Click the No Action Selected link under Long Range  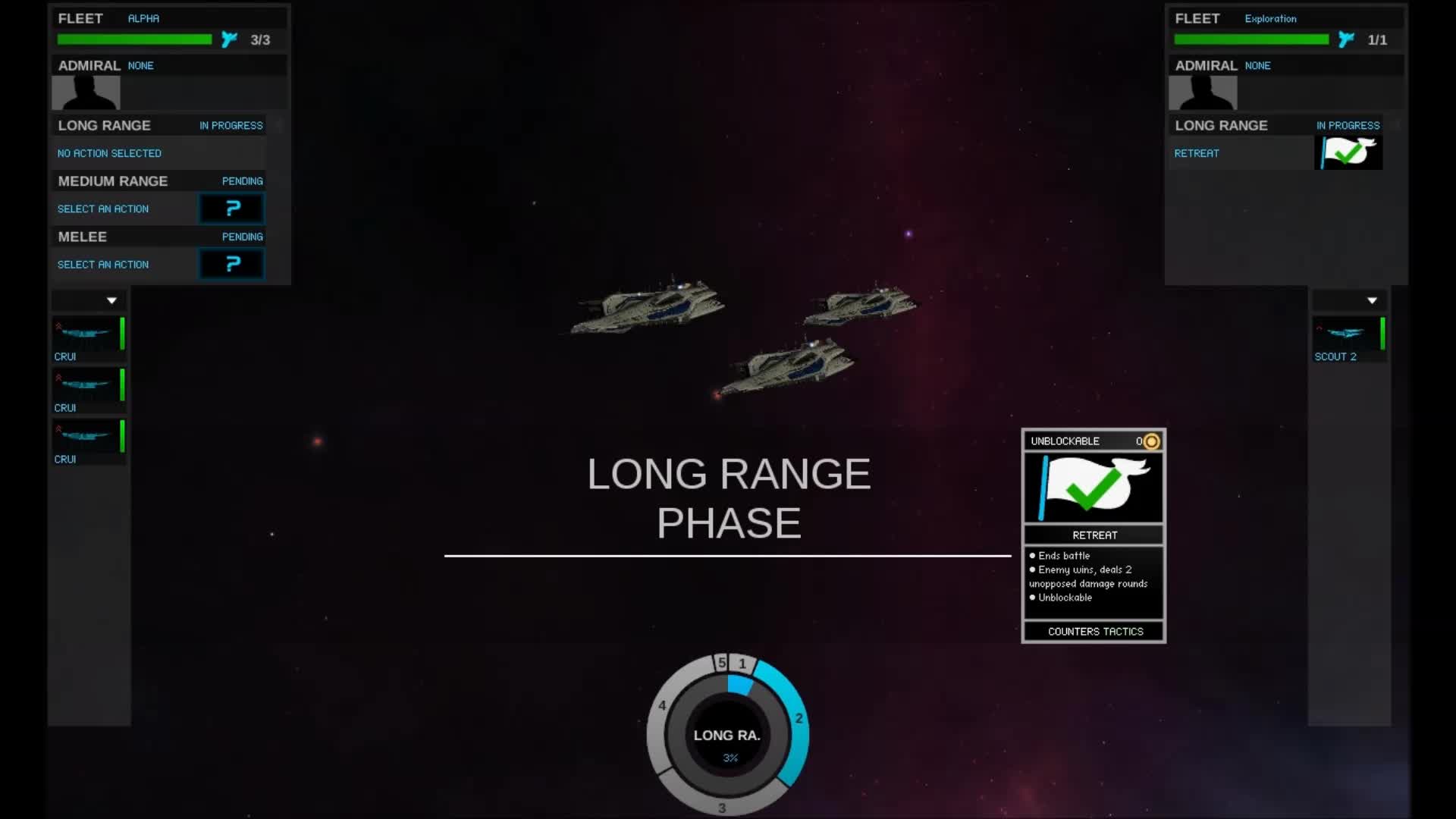coord(109,152)
